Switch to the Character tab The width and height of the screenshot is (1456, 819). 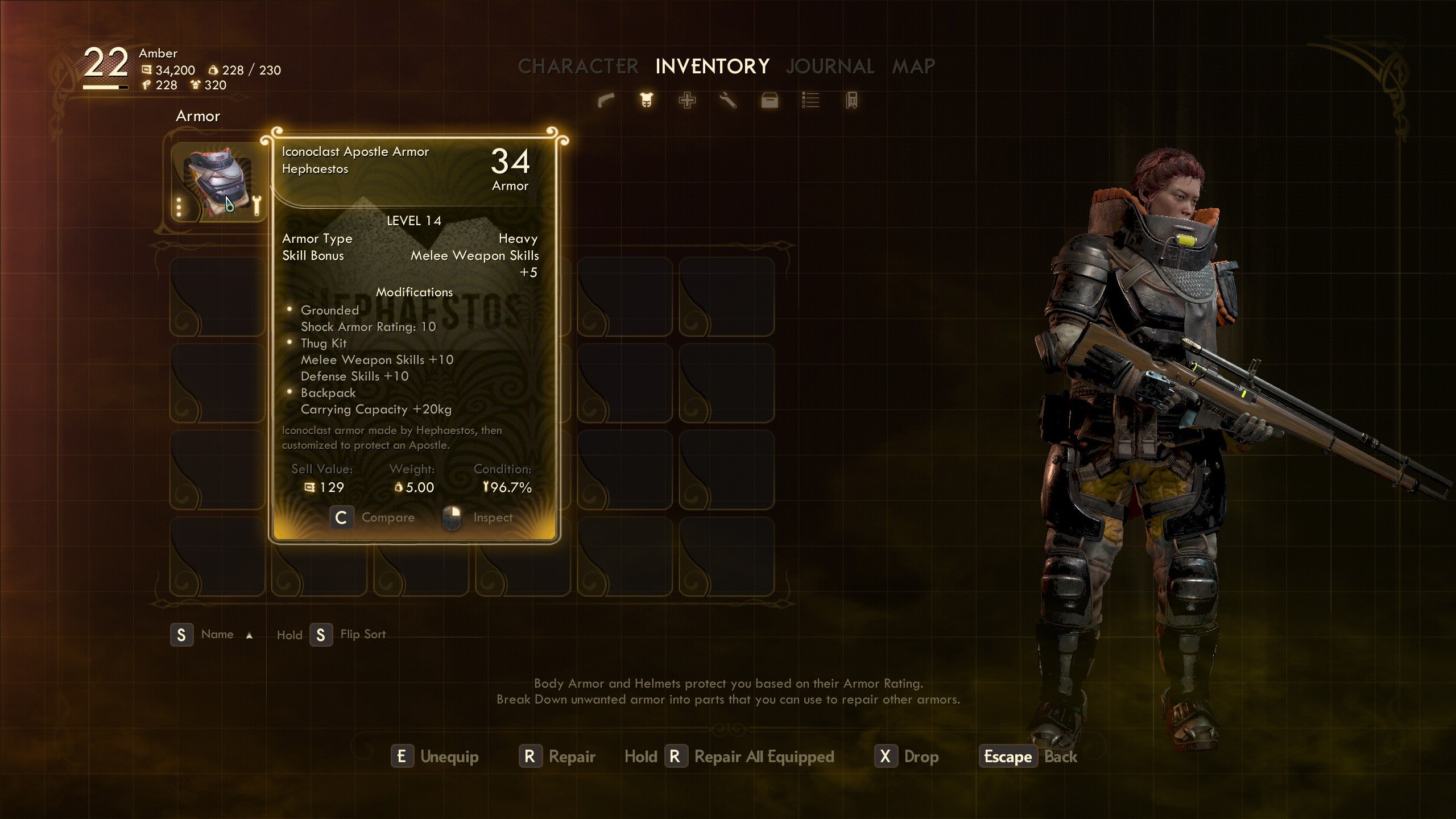coord(578,67)
